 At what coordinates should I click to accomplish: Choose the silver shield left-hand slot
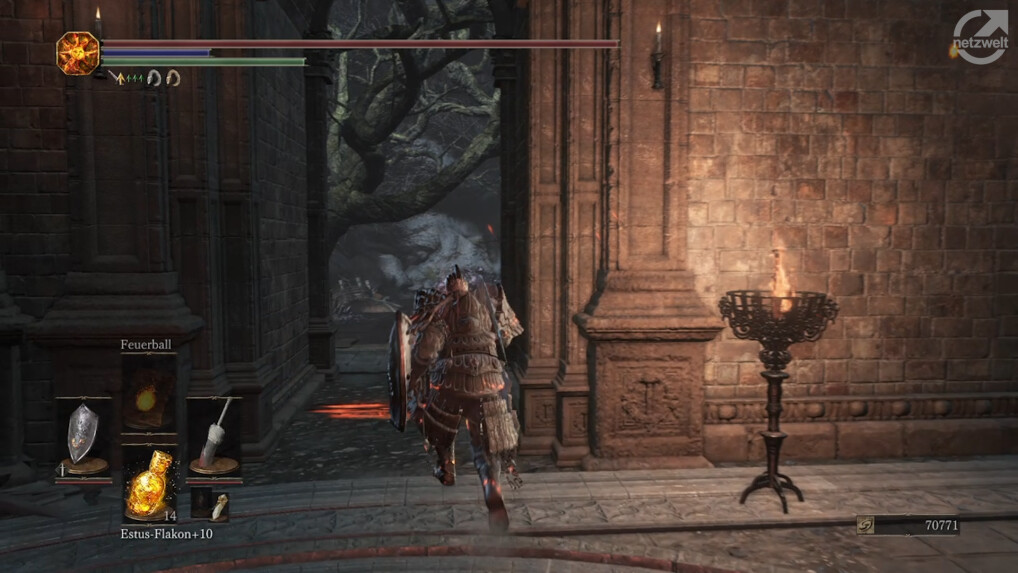pos(83,437)
